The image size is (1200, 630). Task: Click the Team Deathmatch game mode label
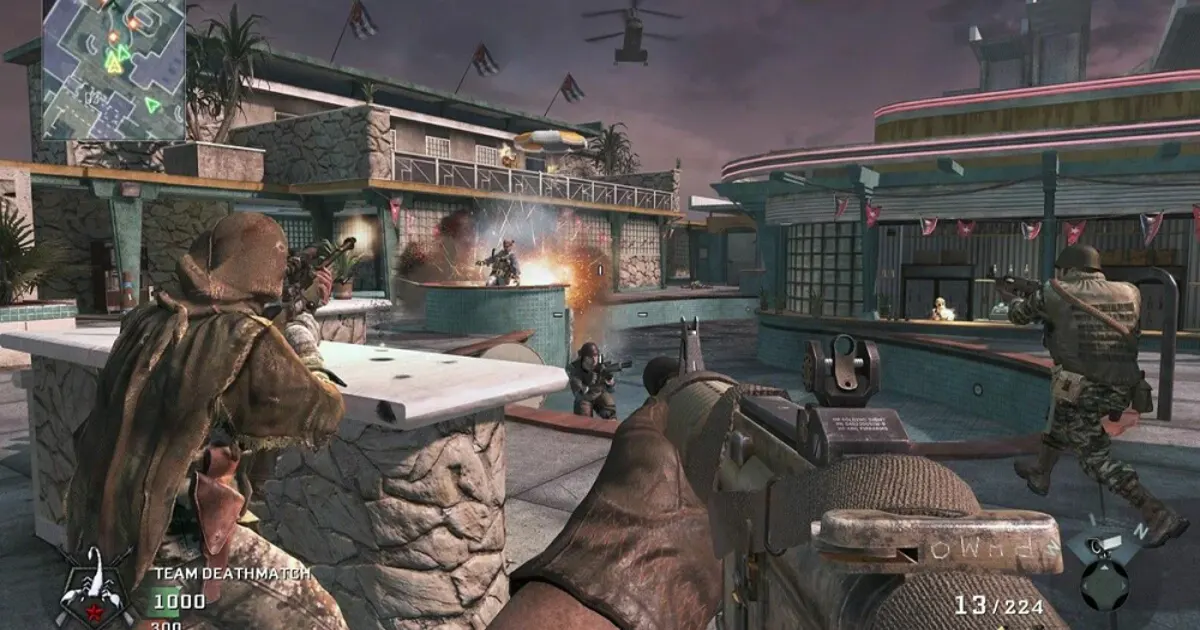231,574
